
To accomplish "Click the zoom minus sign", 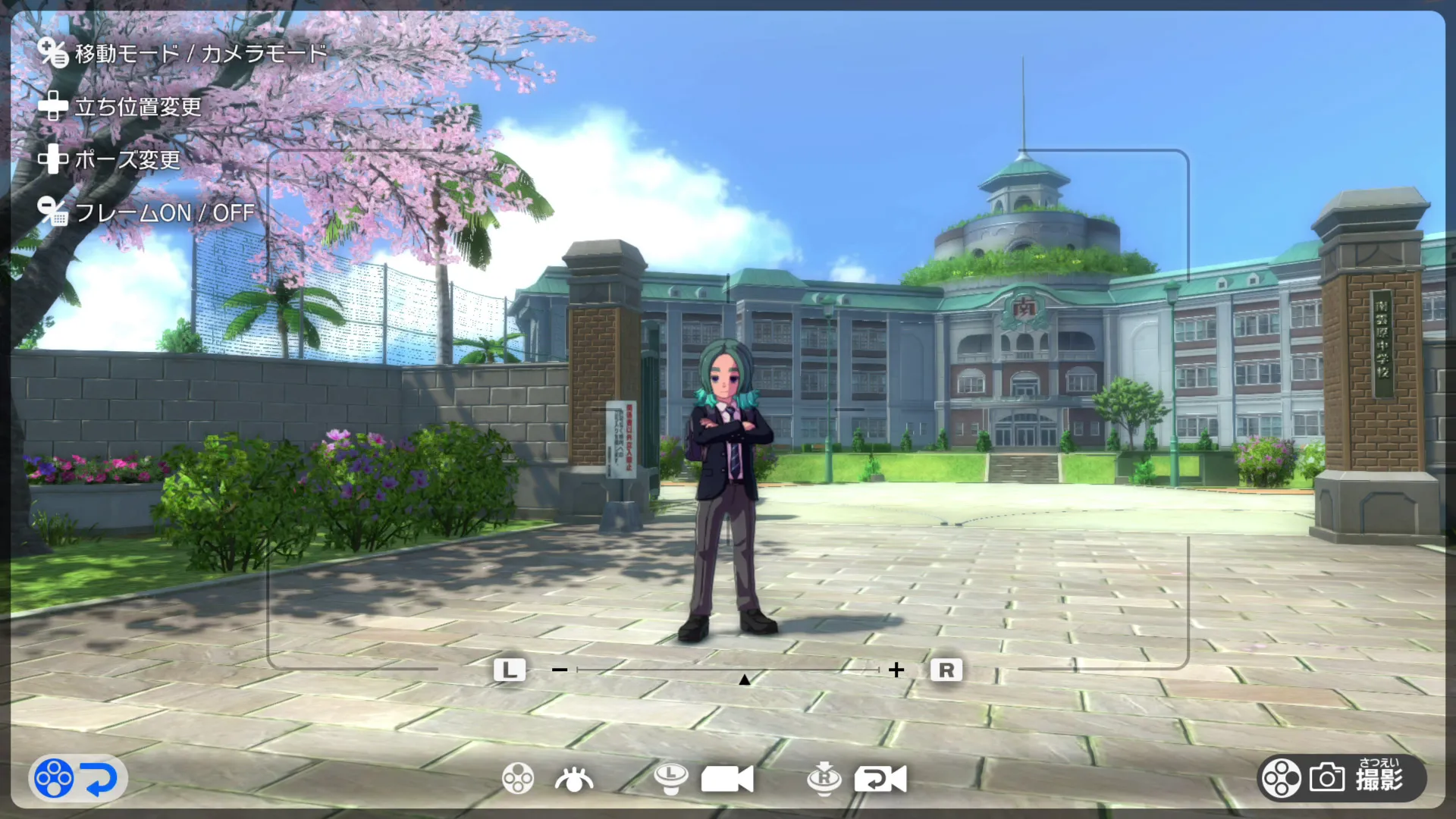I will (x=560, y=670).
